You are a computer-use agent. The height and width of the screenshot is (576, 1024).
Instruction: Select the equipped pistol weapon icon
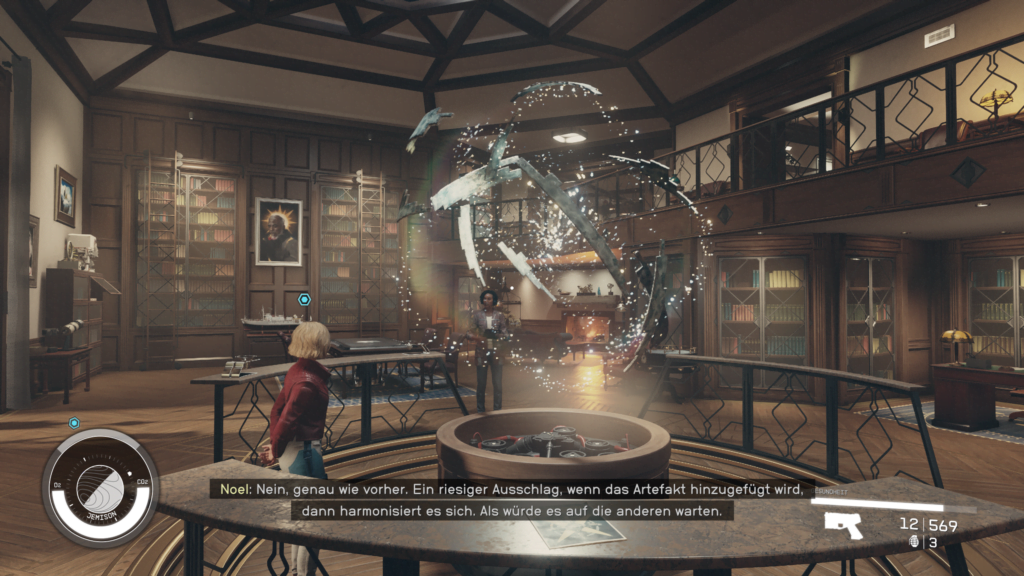(843, 525)
